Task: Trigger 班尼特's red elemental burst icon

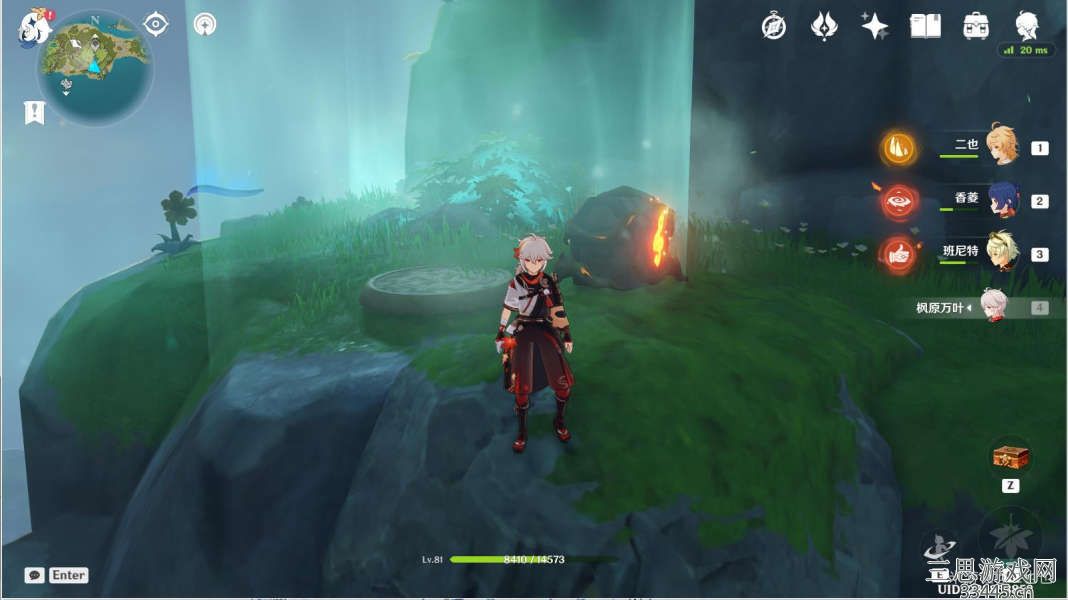Action: coord(898,254)
